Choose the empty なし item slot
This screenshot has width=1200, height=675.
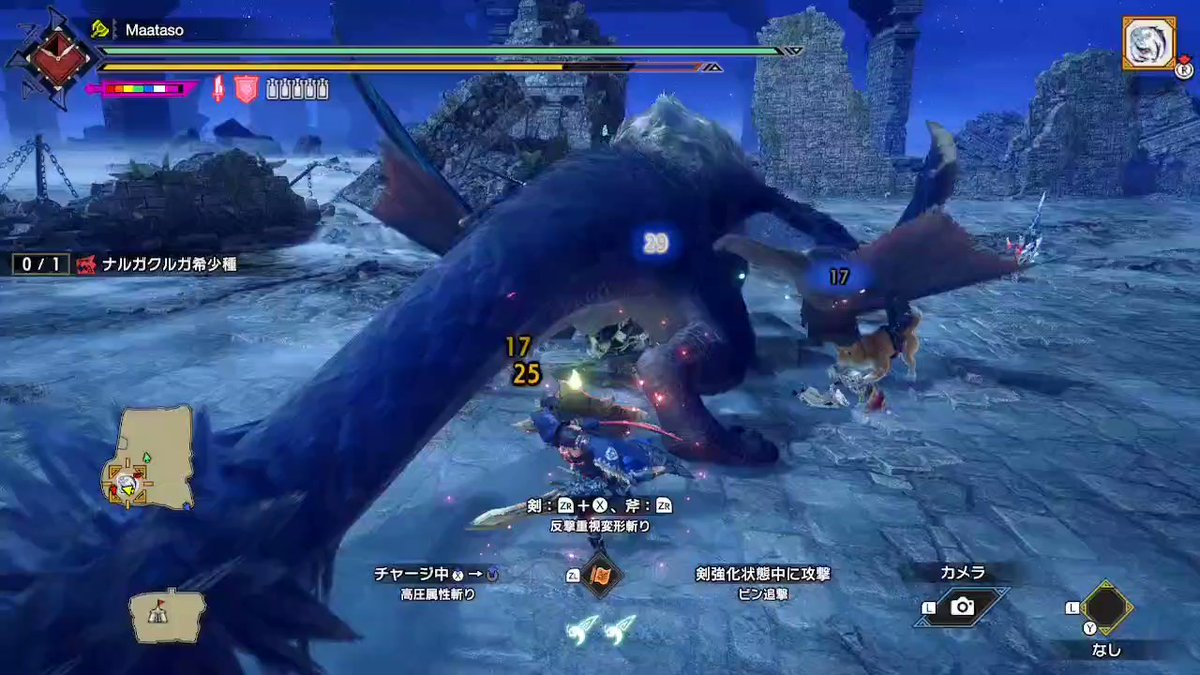point(1106,608)
